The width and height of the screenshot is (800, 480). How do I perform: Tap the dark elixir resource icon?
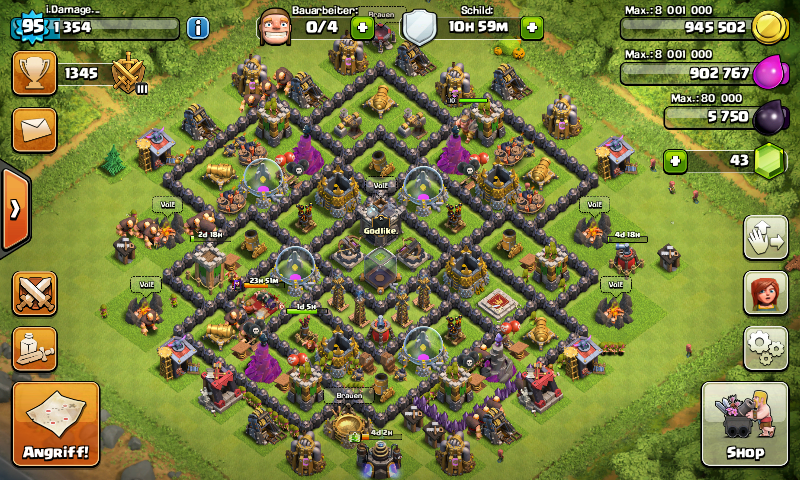769,117
